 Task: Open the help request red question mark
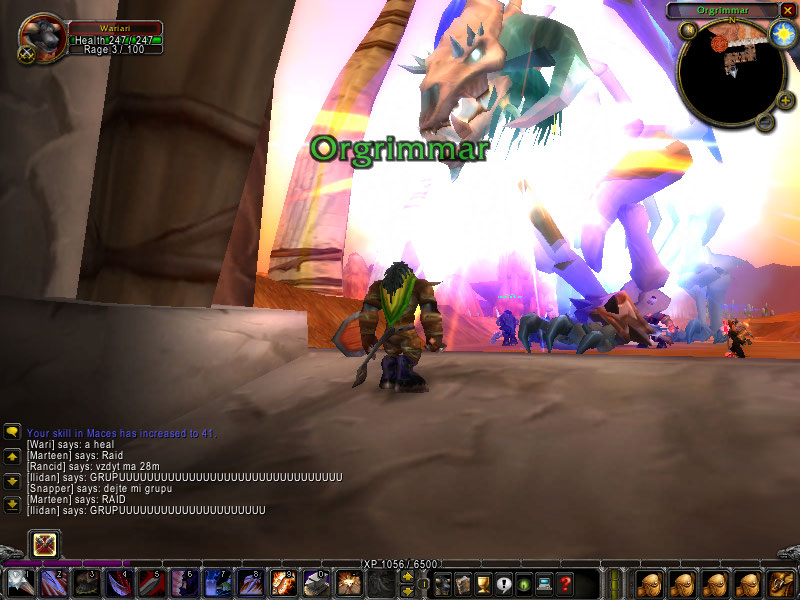(566, 583)
